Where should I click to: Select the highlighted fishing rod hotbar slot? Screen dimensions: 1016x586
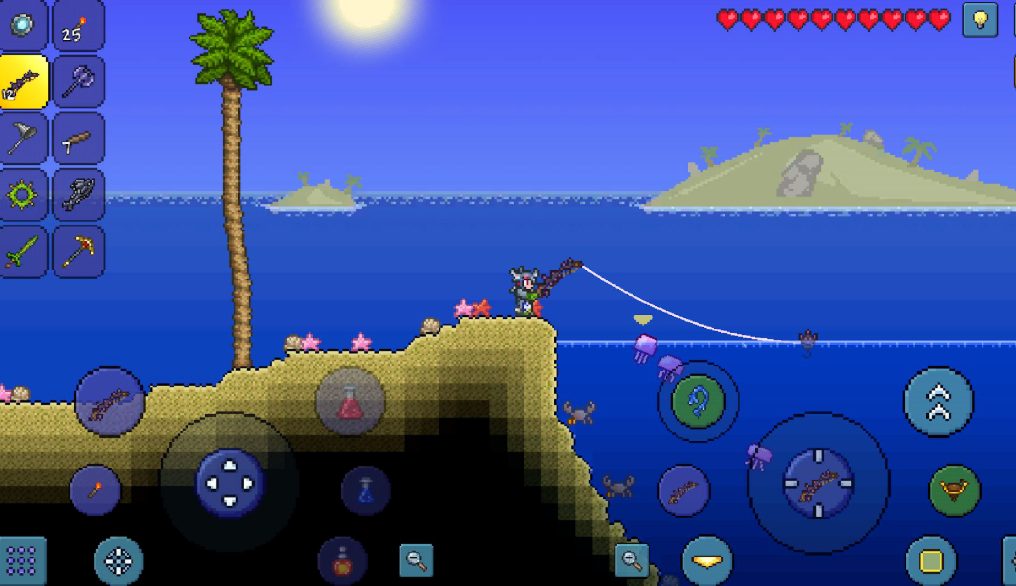click(x=22, y=81)
